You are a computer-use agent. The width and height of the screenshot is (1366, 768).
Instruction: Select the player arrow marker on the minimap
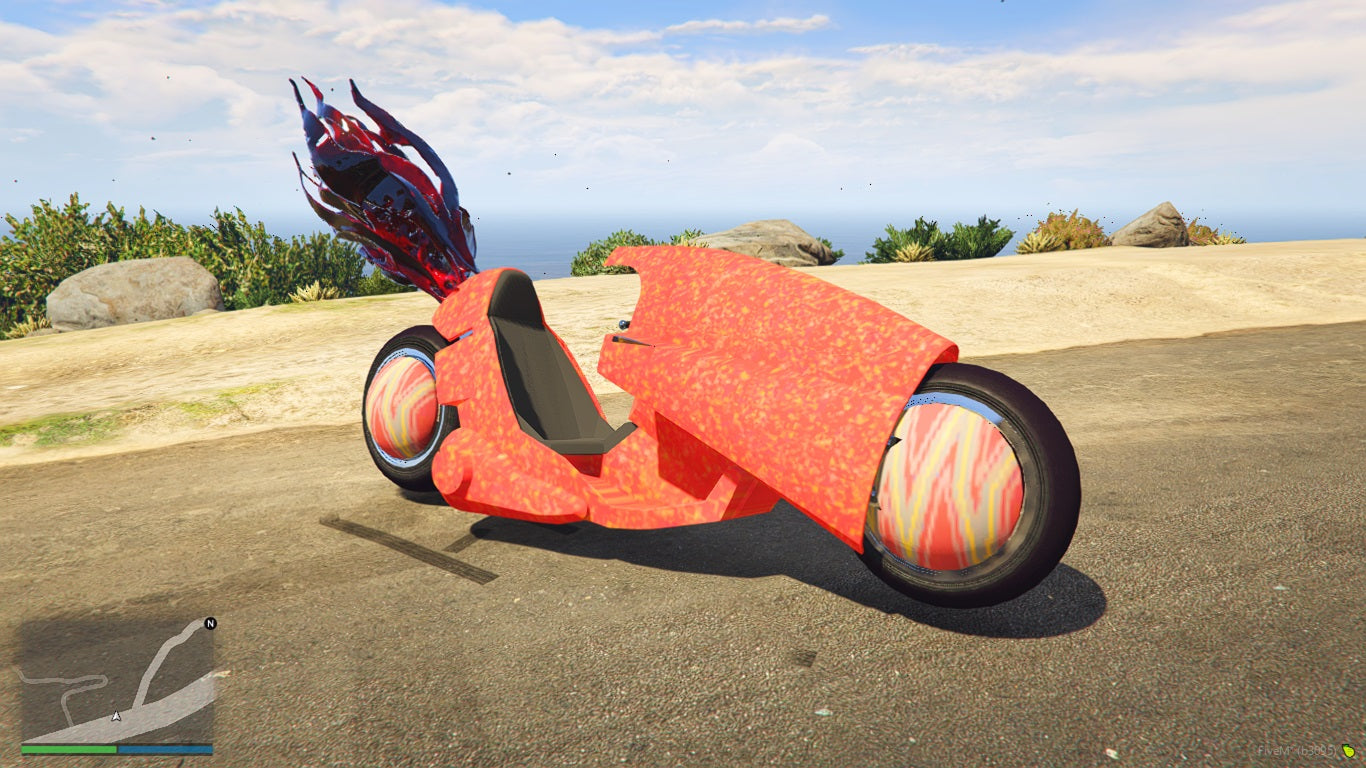pyautogui.click(x=117, y=716)
